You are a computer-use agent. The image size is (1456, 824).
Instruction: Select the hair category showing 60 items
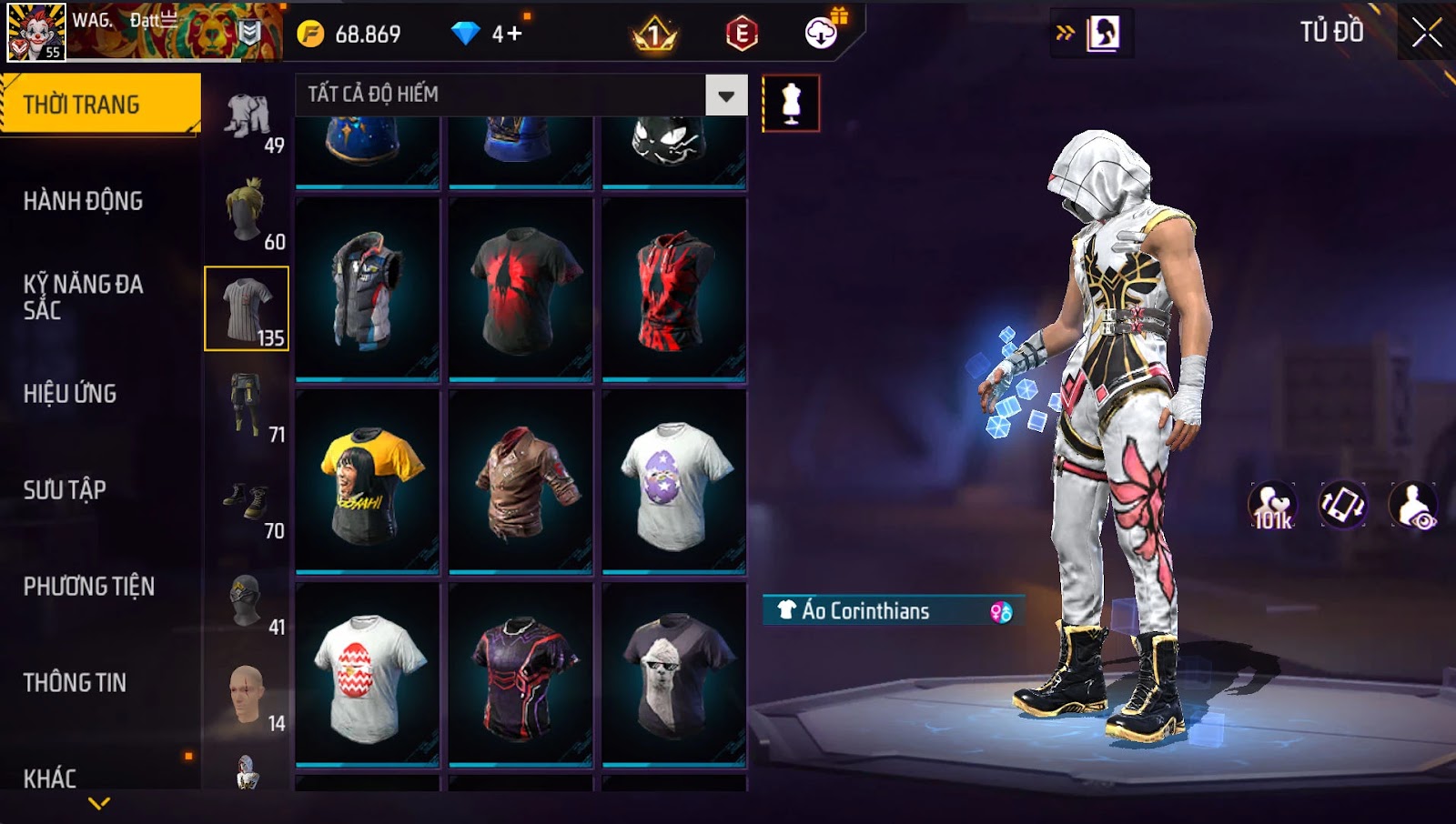tap(248, 213)
